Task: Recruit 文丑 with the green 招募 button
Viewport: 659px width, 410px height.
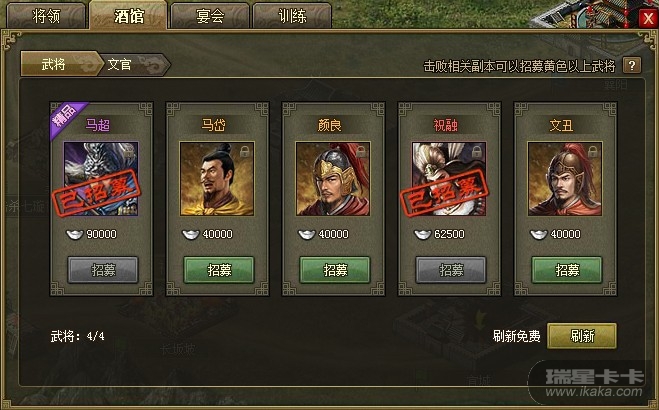Action: pyautogui.click(x=567, y=270)
